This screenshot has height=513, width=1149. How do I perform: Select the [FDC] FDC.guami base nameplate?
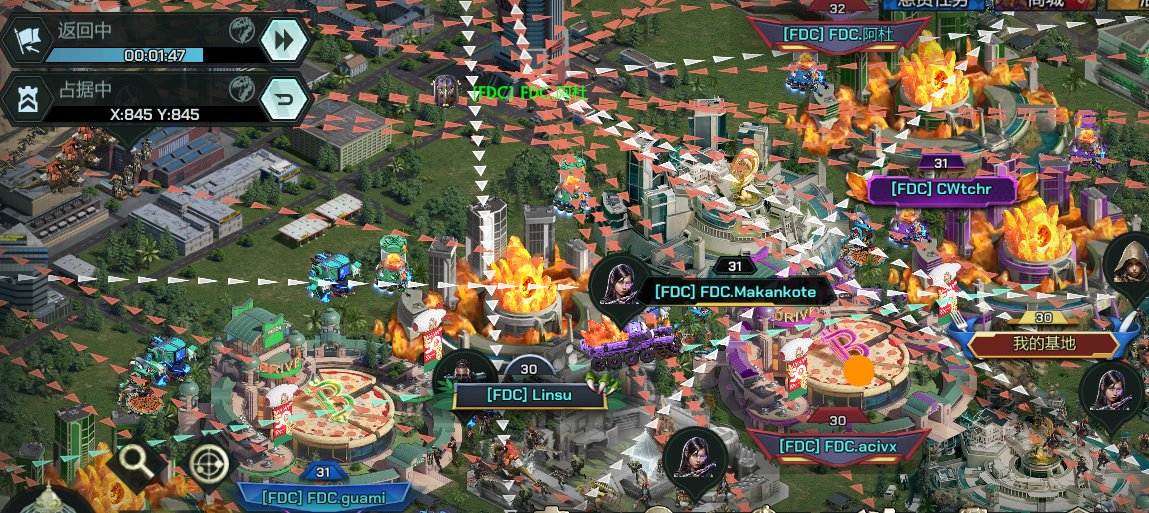point(323,495)
